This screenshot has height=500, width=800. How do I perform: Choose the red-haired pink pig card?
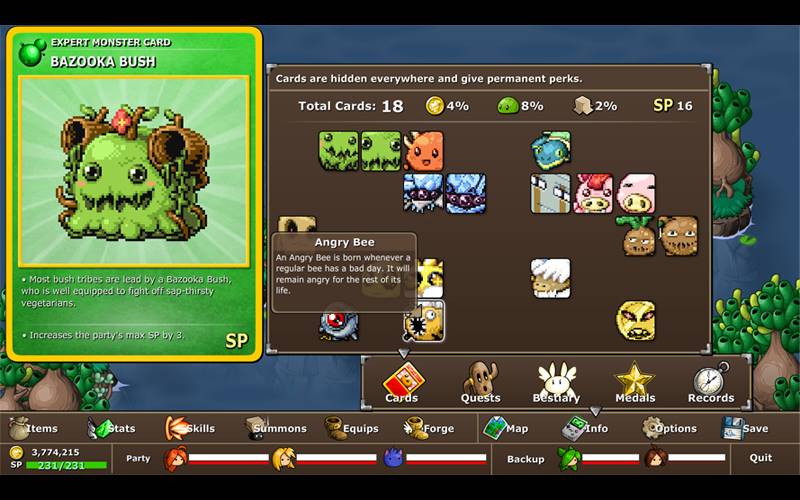594,194
